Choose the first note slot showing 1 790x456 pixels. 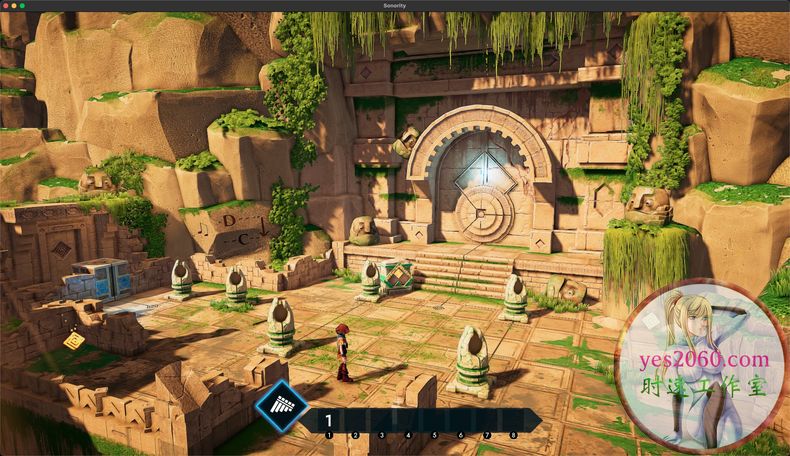click(329, 421)
